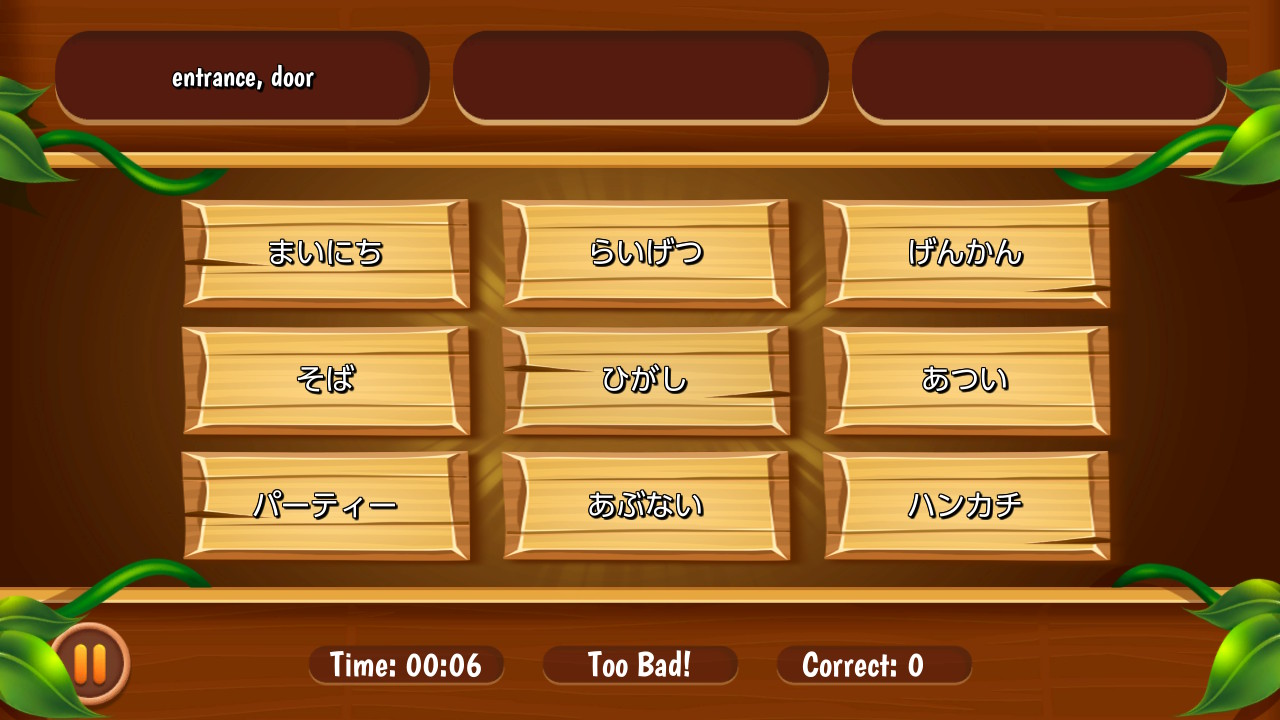Click the empty middle clue slot

[x=640, y=75]
